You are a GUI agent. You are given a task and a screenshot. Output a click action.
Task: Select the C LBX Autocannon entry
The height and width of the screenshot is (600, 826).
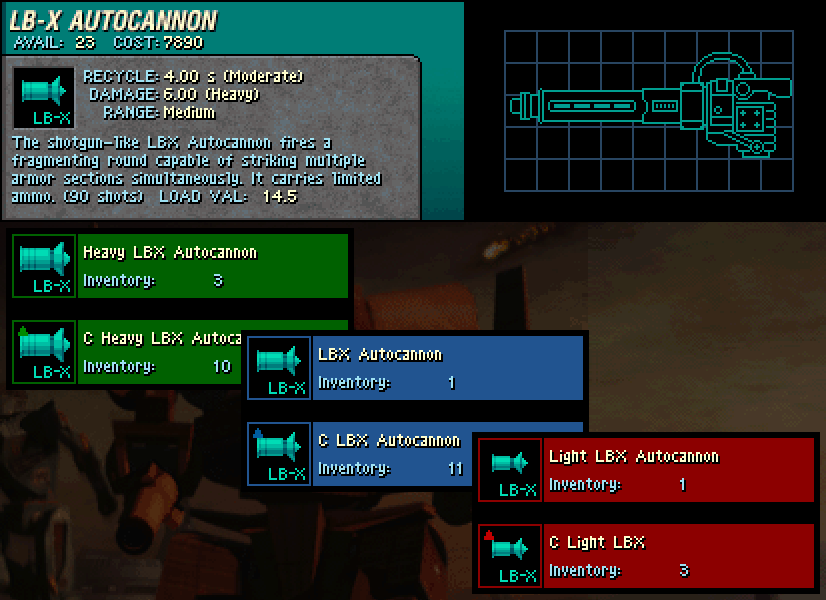[x=390, y=455]
